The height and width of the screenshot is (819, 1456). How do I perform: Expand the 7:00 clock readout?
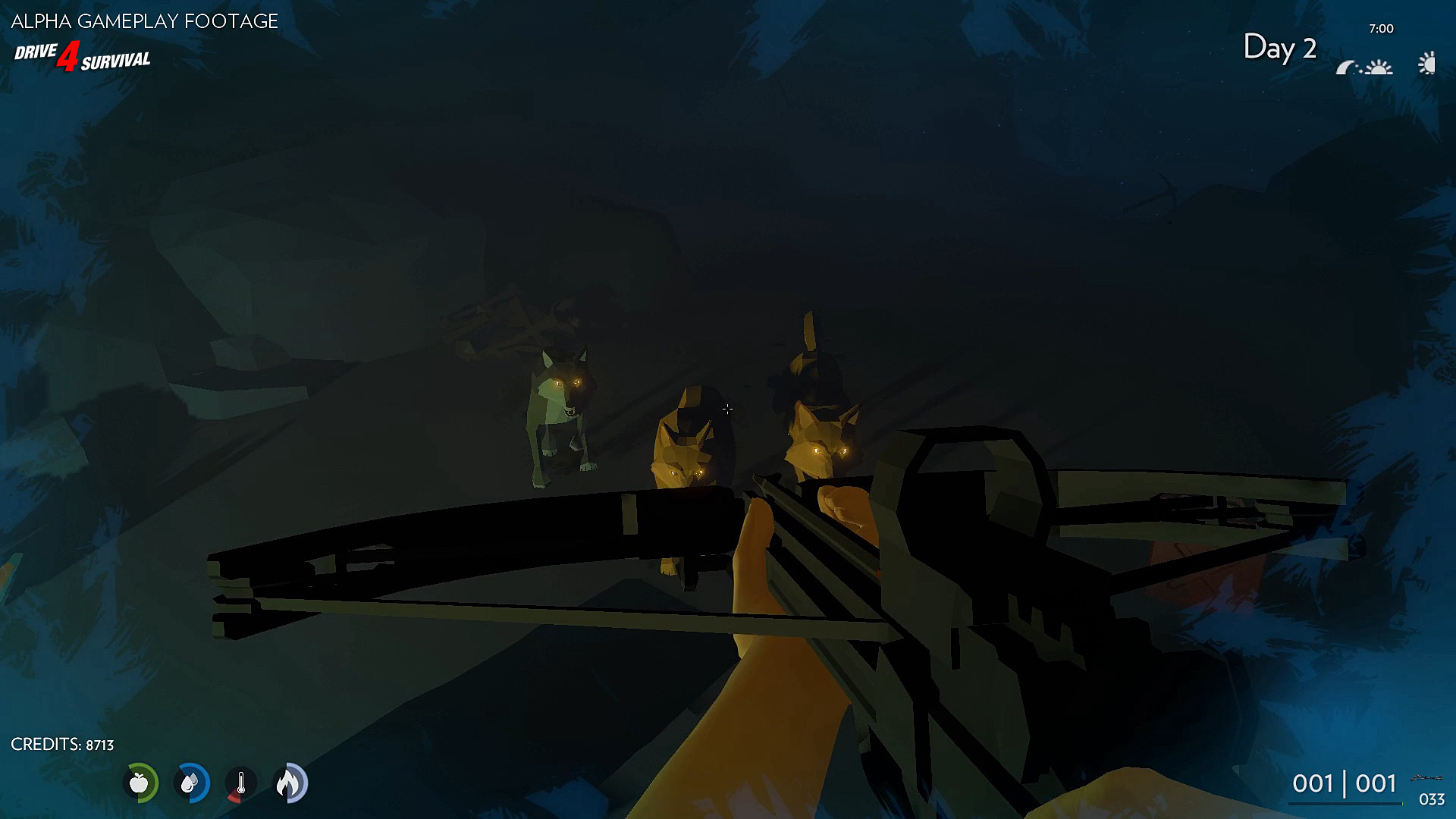click(x=1382, y=28)
